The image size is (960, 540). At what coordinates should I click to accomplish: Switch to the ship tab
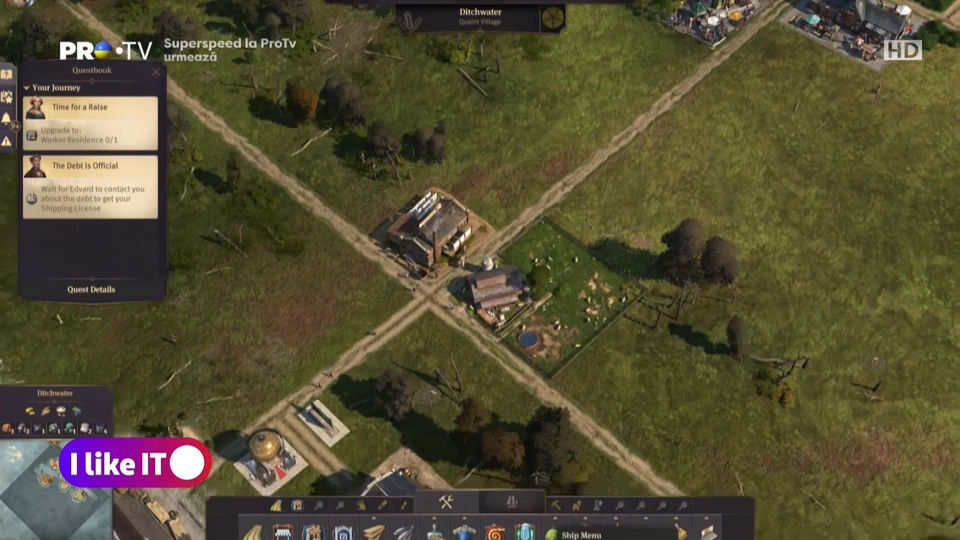click(512, 502)
